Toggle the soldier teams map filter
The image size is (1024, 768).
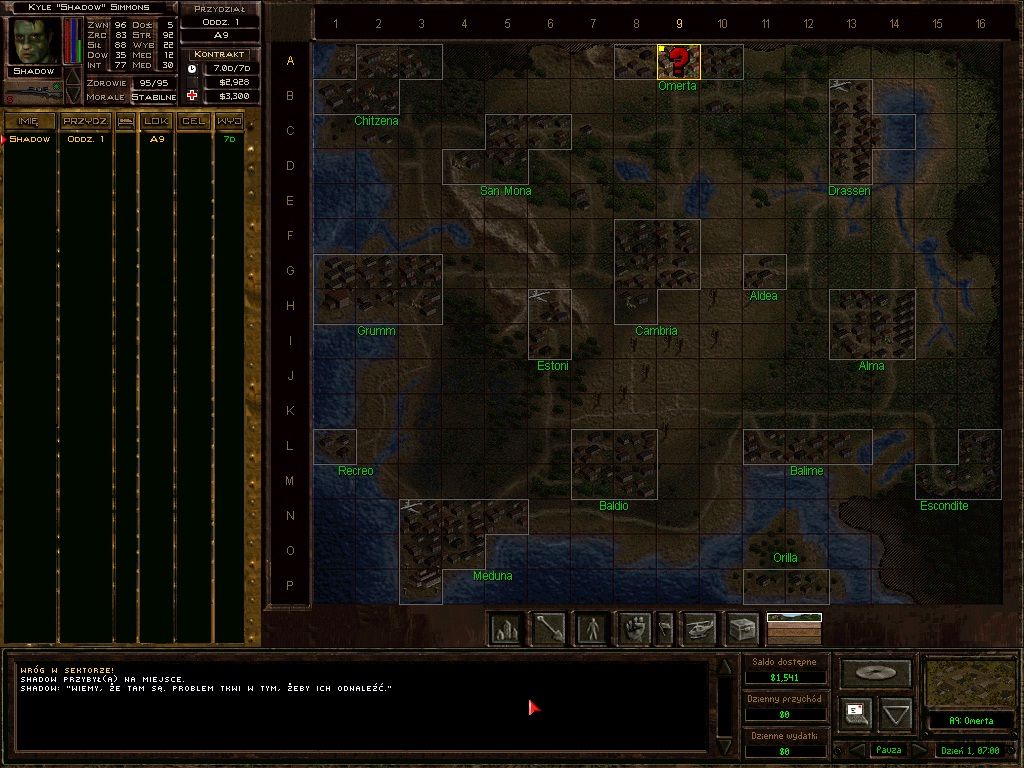(593, 628)
